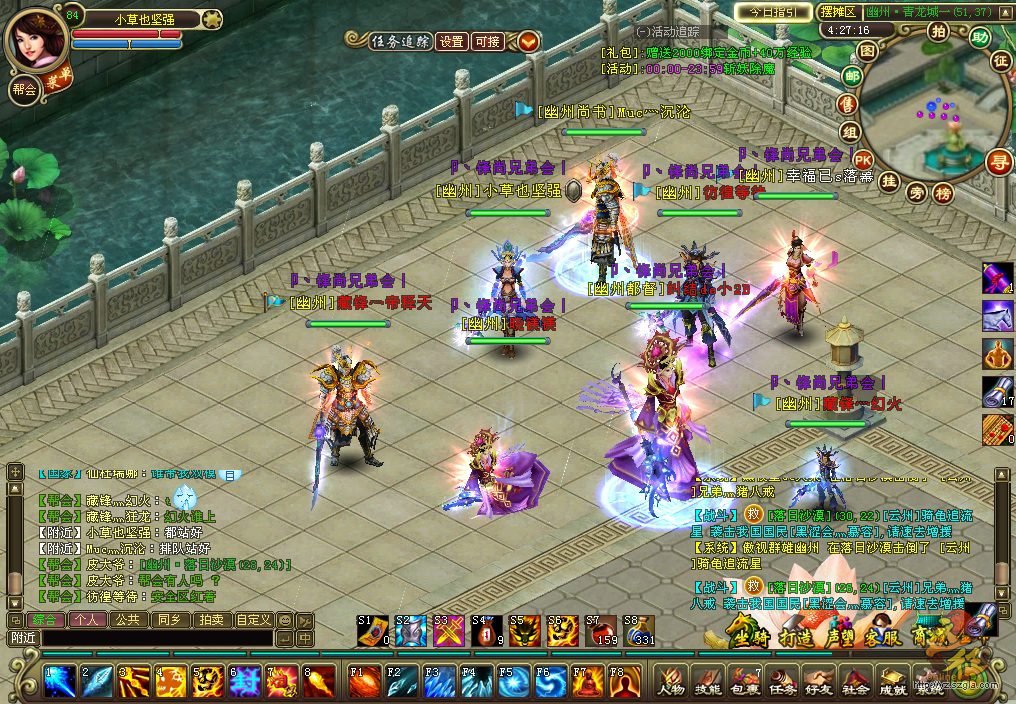Toggle the PK mode button
The width and height of the screenshot is (1016, 704).
coord(863,160)
